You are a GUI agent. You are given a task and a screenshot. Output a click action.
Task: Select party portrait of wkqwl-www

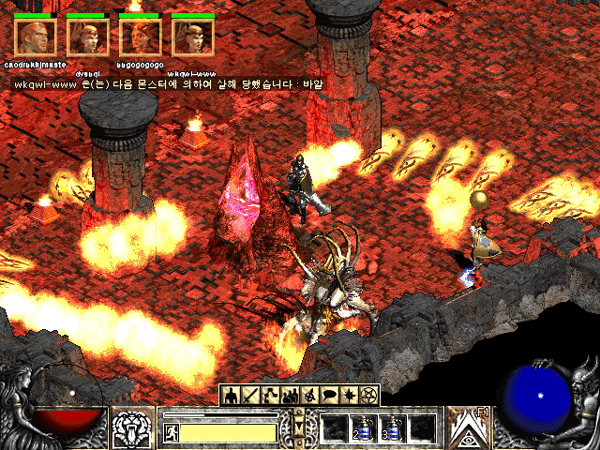point(192,38)
